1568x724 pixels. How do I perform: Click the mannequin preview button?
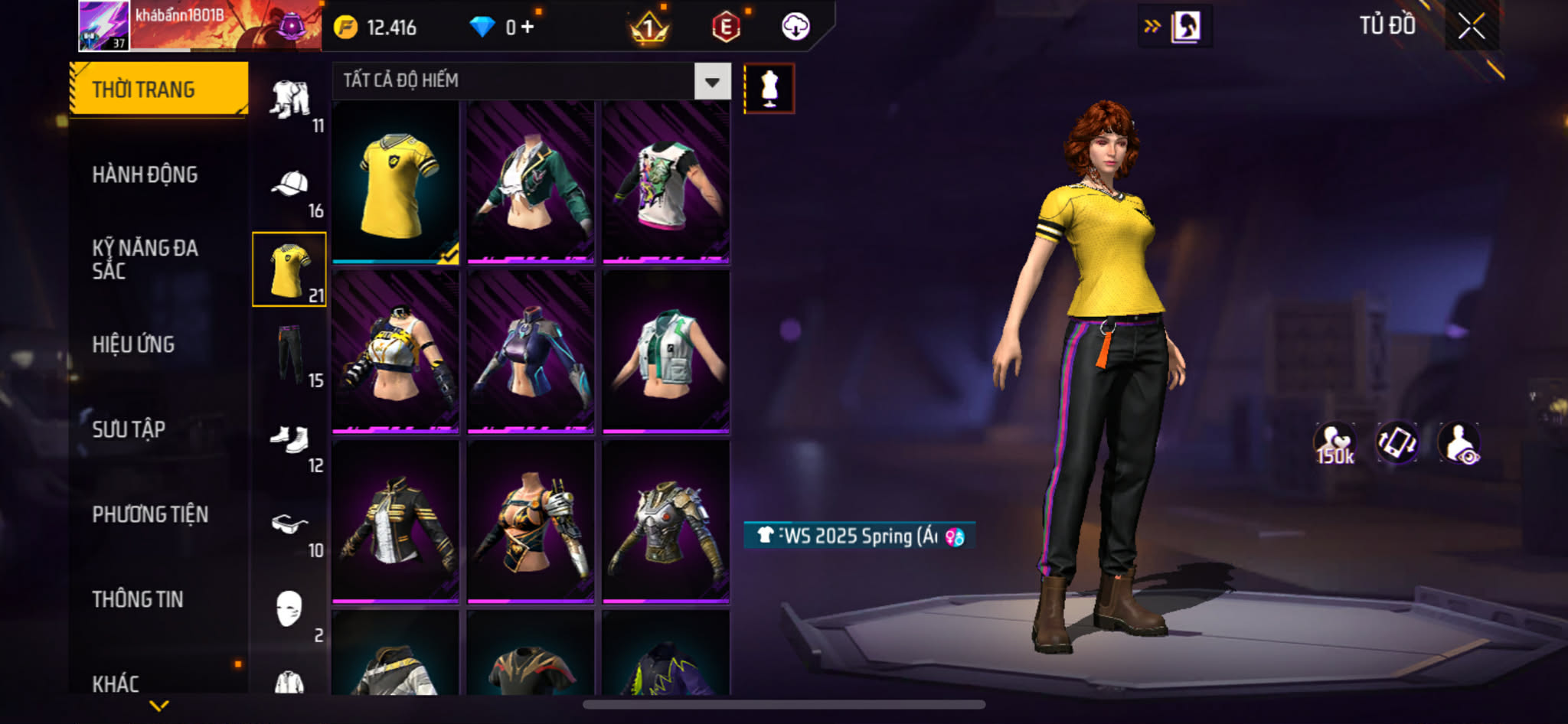click(x=769, y=89)
